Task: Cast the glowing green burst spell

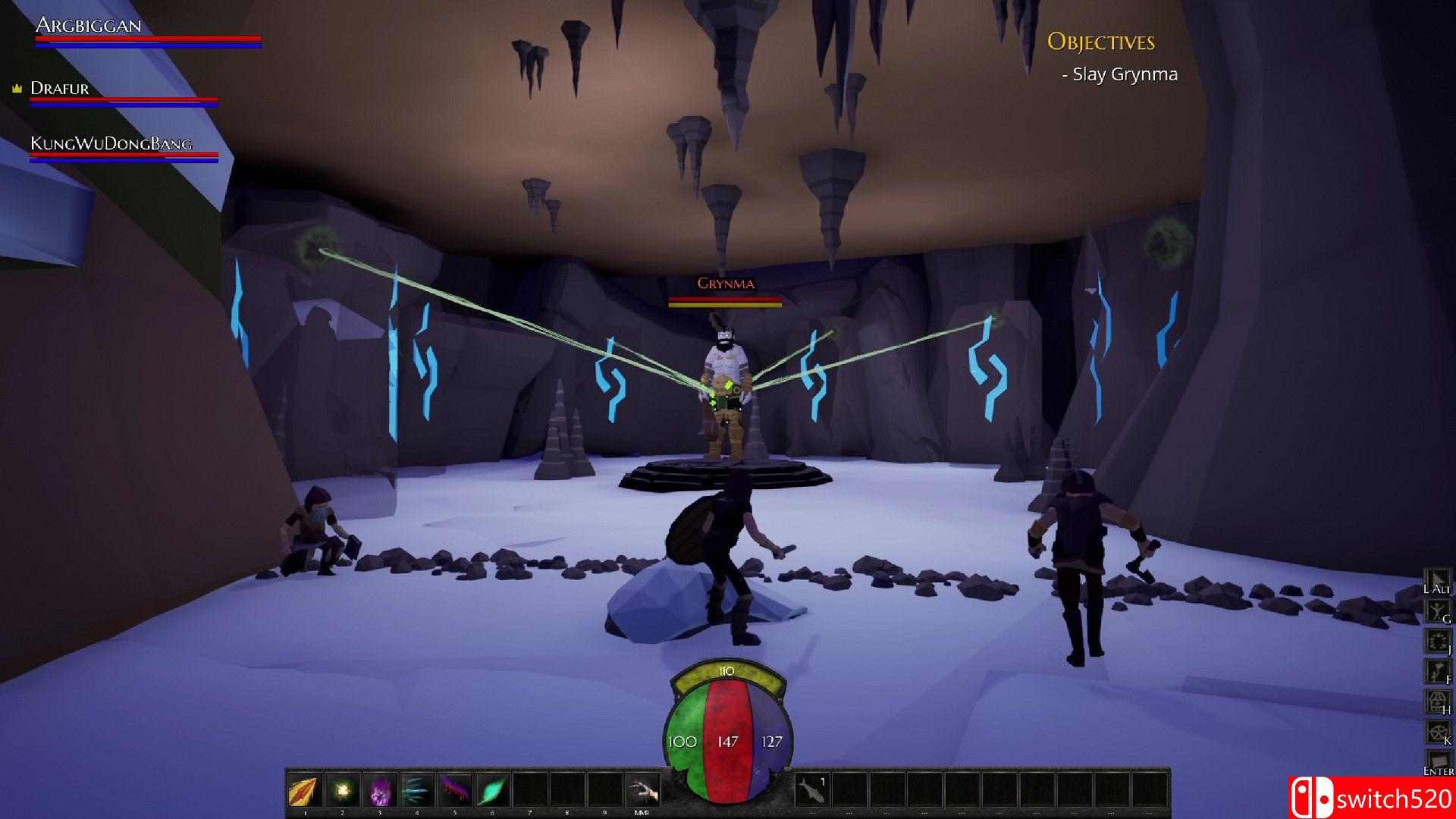Action: (x=343, y=792)
